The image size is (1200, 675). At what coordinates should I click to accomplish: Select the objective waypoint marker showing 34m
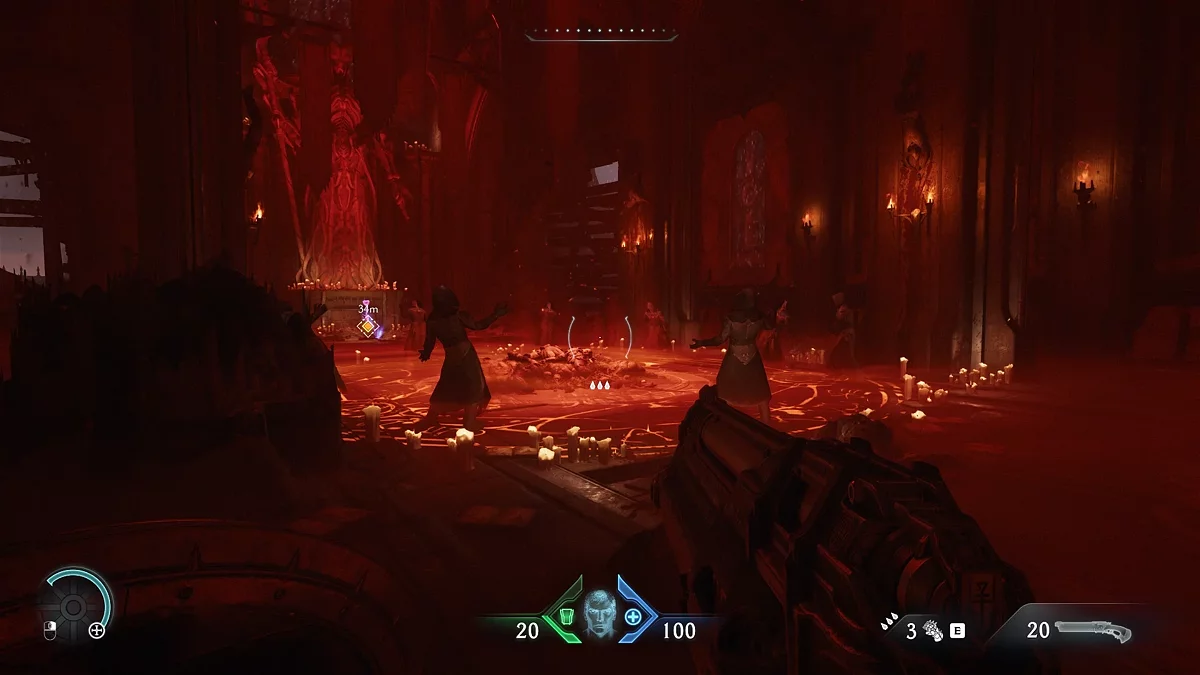click(x=368, y=325)
